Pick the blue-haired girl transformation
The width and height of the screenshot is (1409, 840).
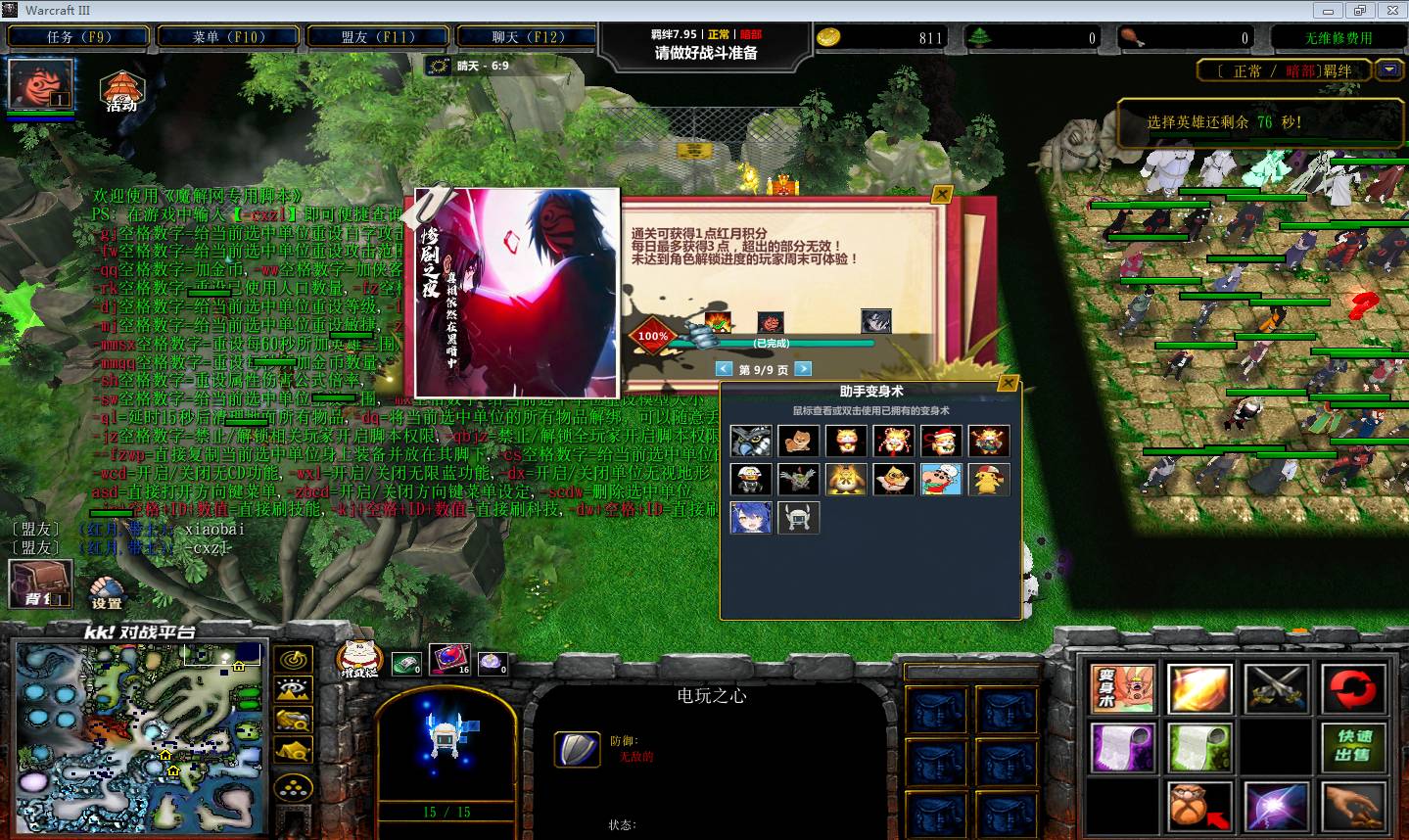pos(751,517)
